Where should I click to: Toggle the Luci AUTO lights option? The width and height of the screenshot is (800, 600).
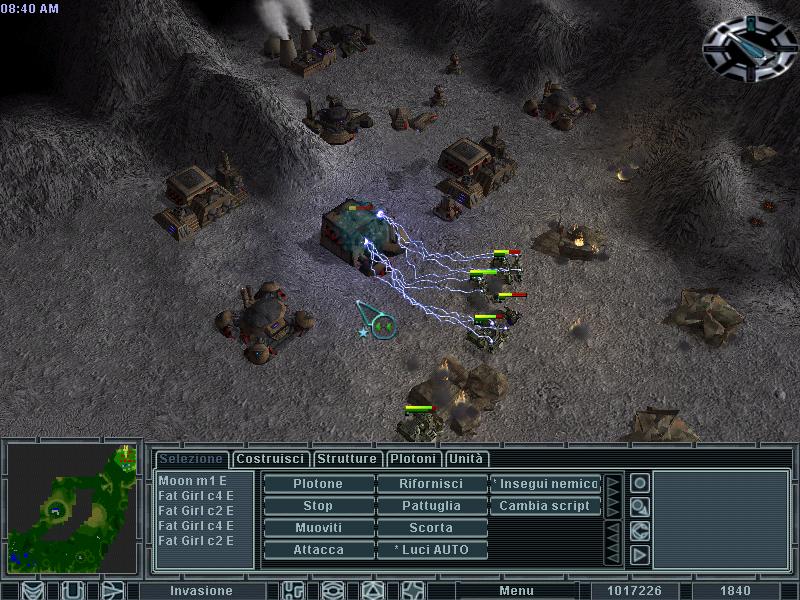click(431, 550)
